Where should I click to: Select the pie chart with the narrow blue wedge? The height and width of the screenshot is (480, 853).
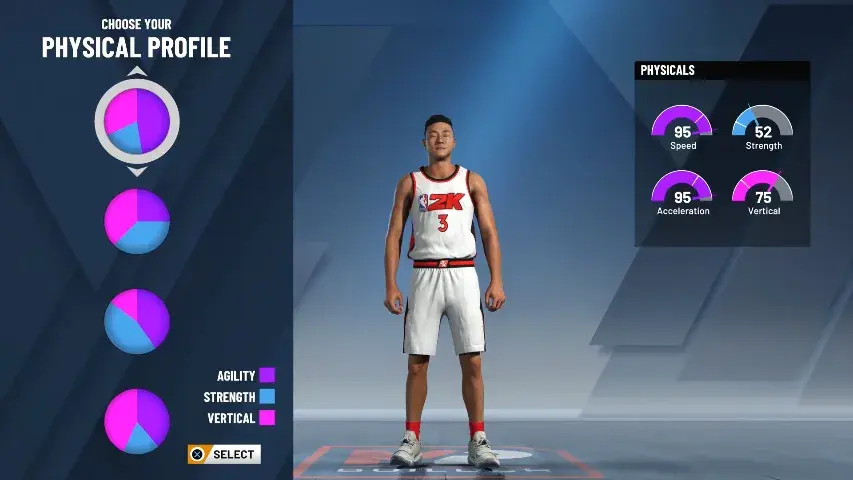[x=137, y=421]
